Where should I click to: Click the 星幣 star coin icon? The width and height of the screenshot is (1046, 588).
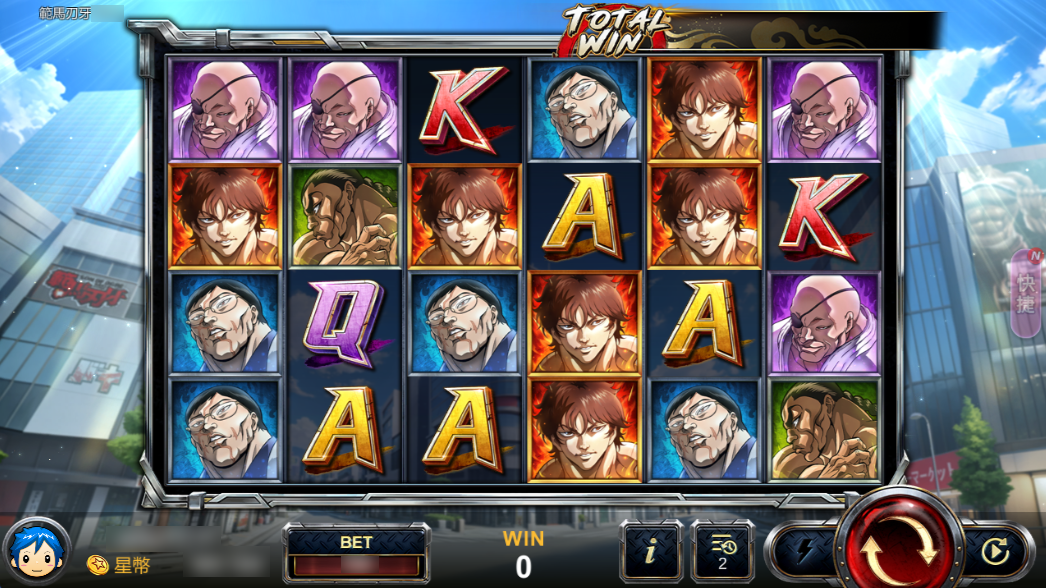(97, 565)
